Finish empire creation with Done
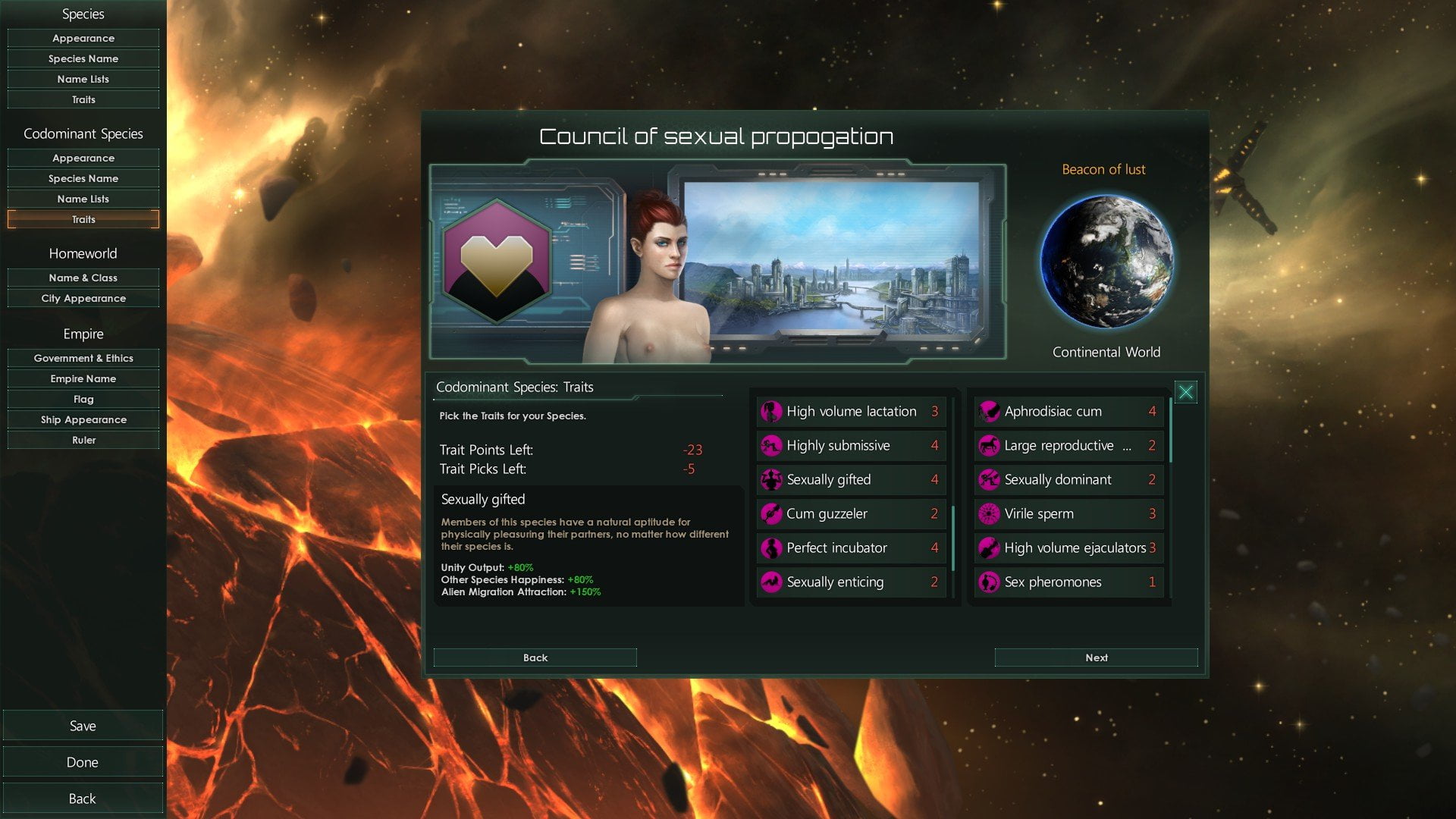 point(83,762)
